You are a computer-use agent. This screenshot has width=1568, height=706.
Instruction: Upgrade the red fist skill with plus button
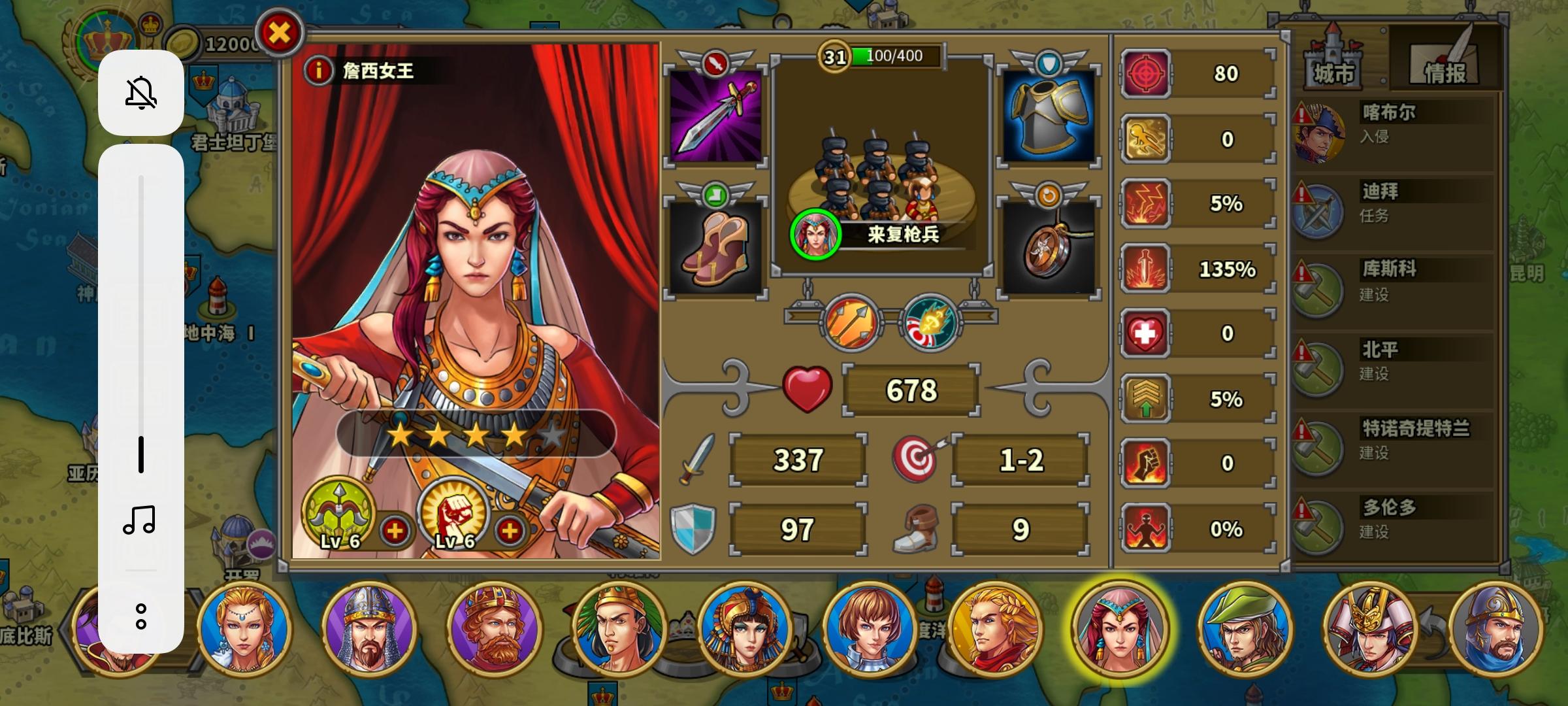pyautogui.click(x=510, y=531)
